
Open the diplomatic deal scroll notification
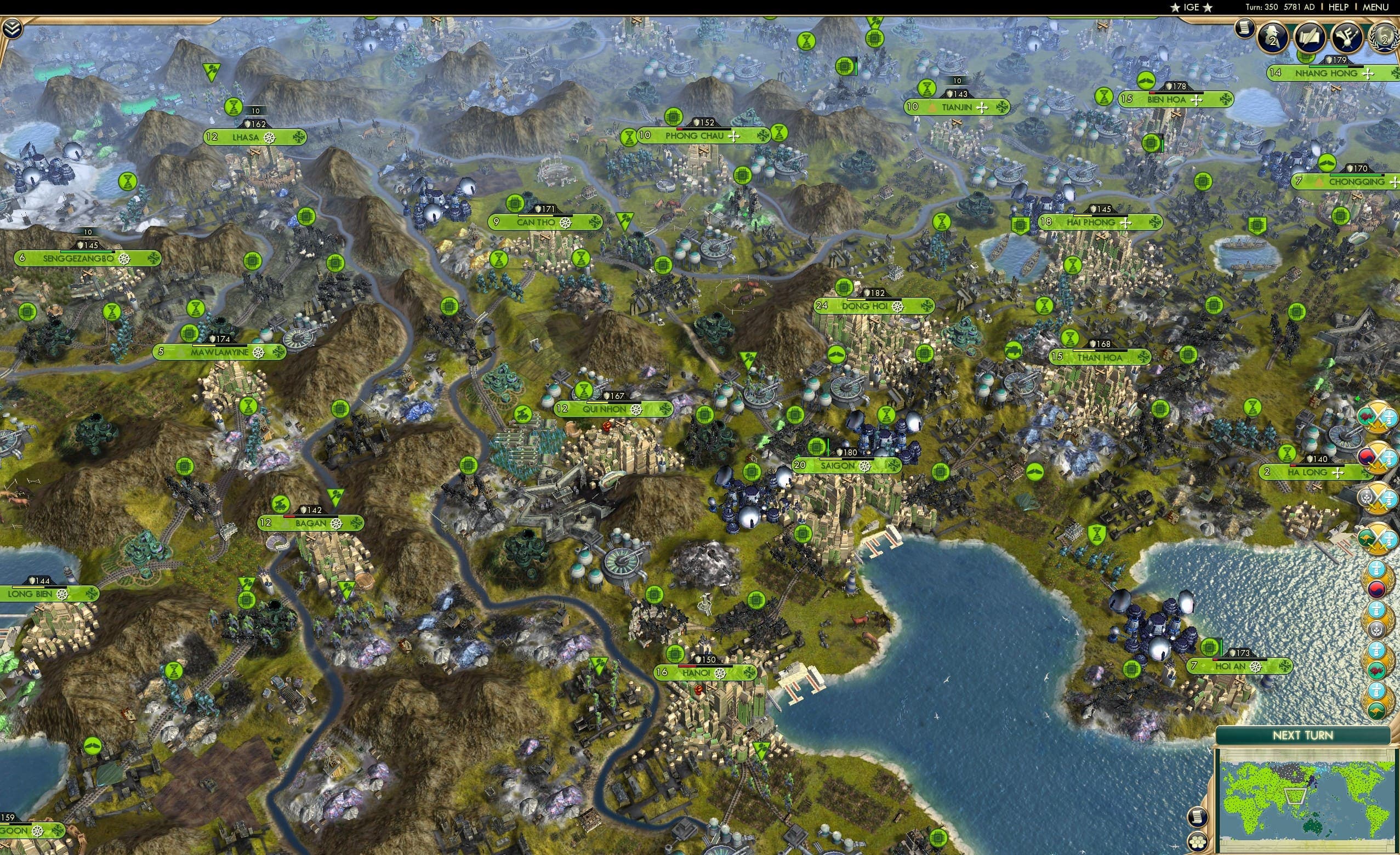pos(1310,37)
